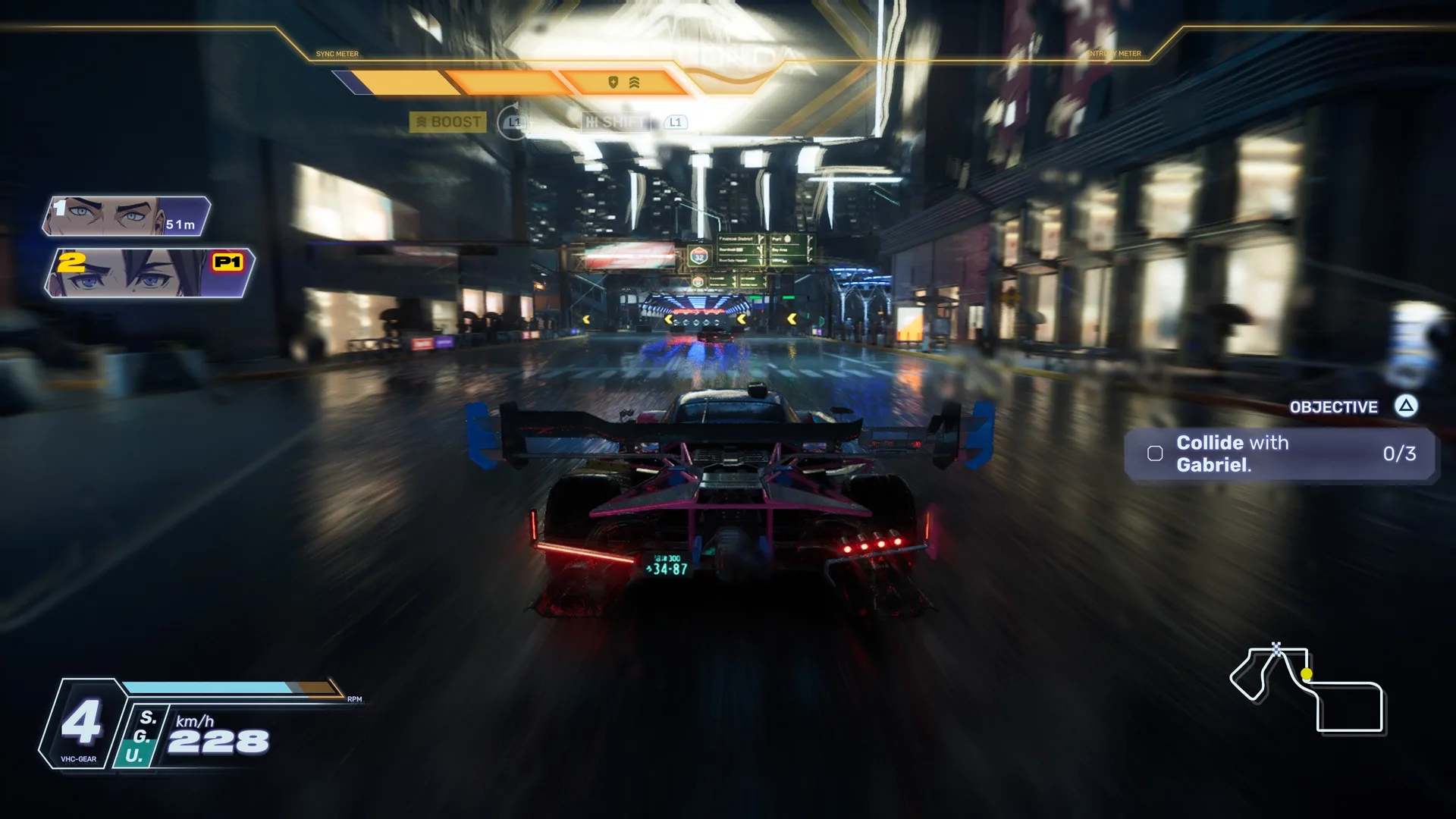Click the BOOST ability label
Screen dimensions: 1456x819
coord(448,122)
